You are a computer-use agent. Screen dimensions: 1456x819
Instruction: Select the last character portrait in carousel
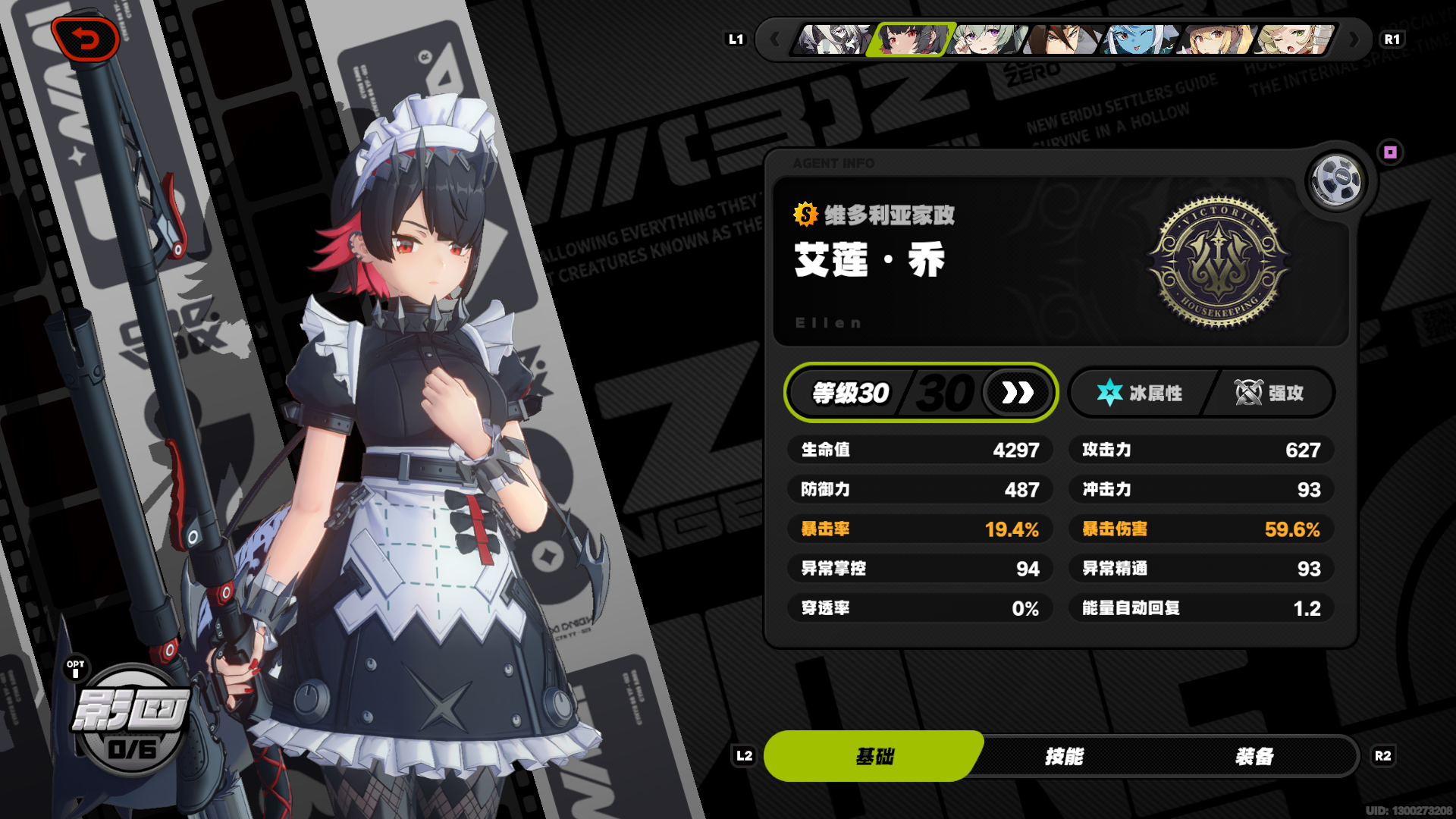tap(1291, 40)
